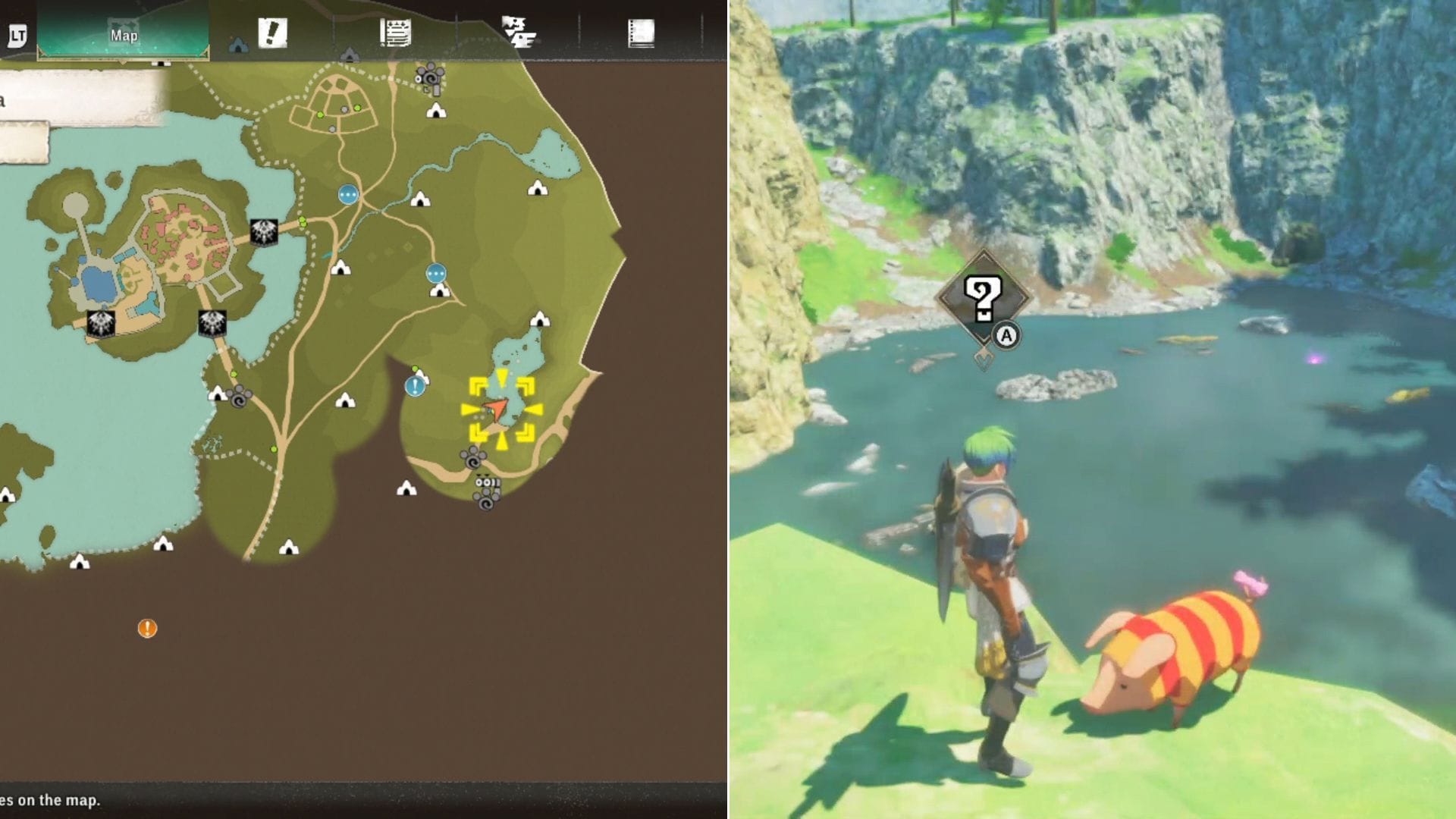Select the torn map Monsterpedia tab icon
Image resolution: width=1456 pixels, height=819 pixels.
coord(519,30)
